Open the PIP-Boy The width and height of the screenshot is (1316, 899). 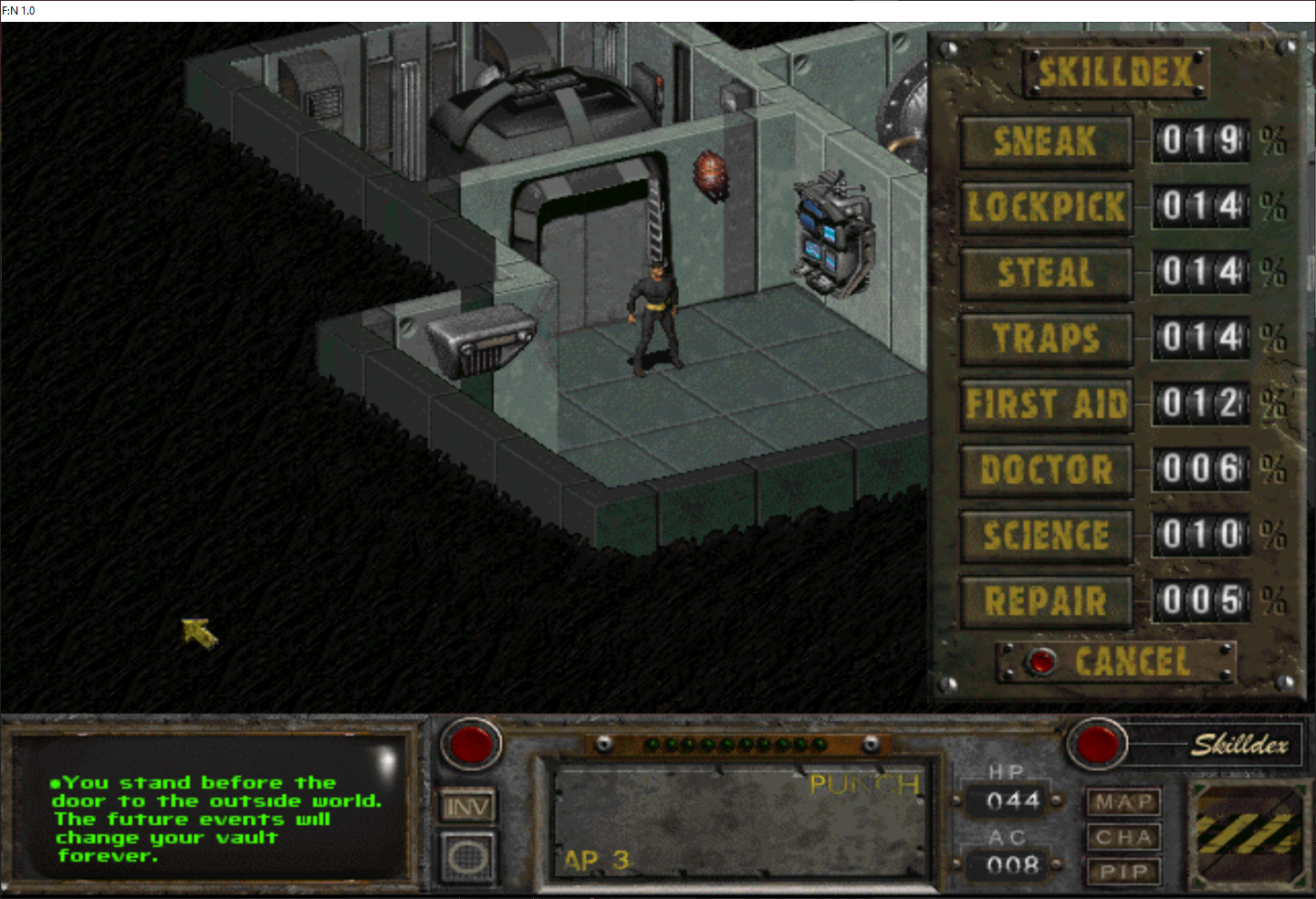tap(1123, 872)
